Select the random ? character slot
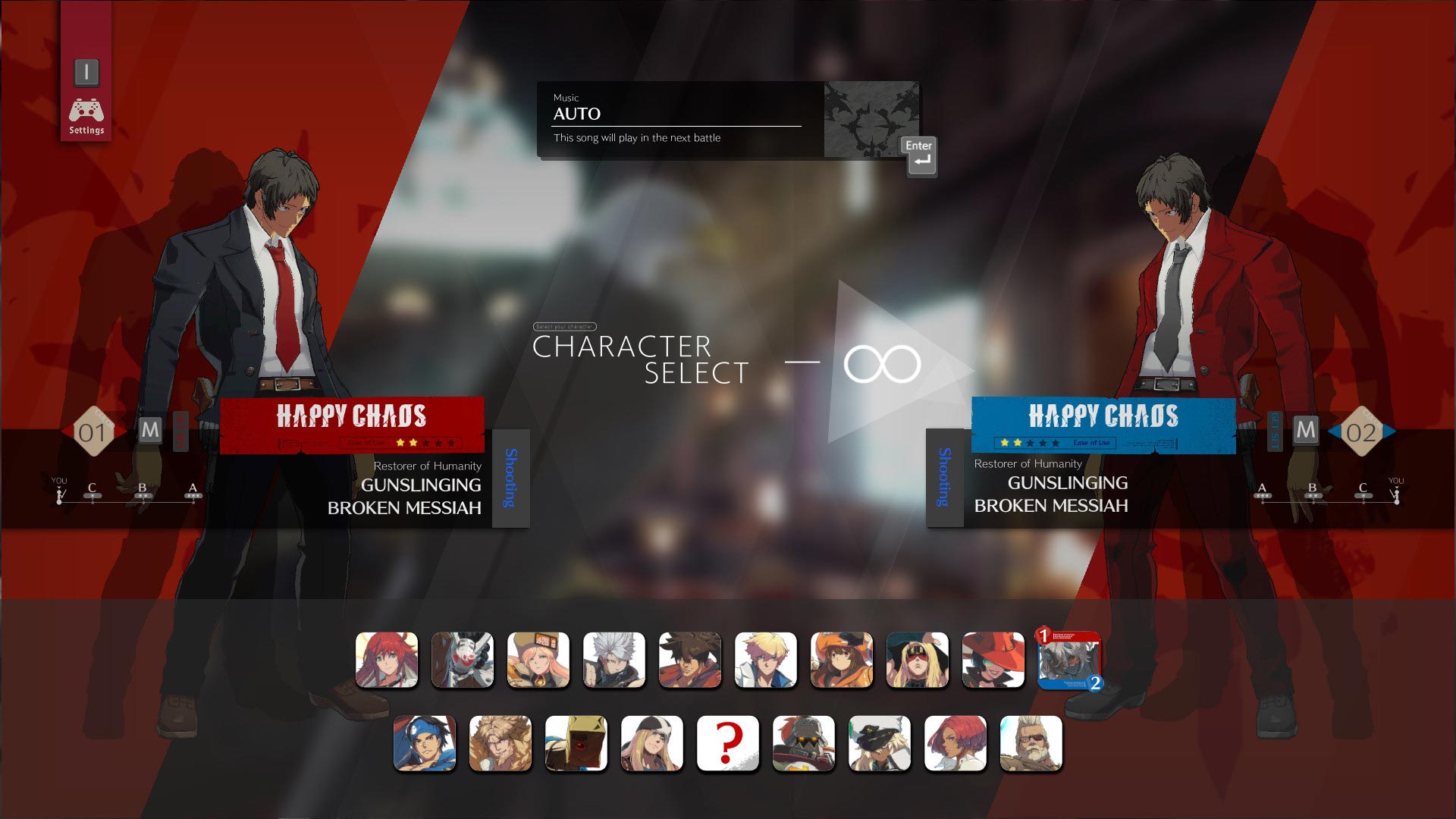1456x819 pixels. [728, 743]
